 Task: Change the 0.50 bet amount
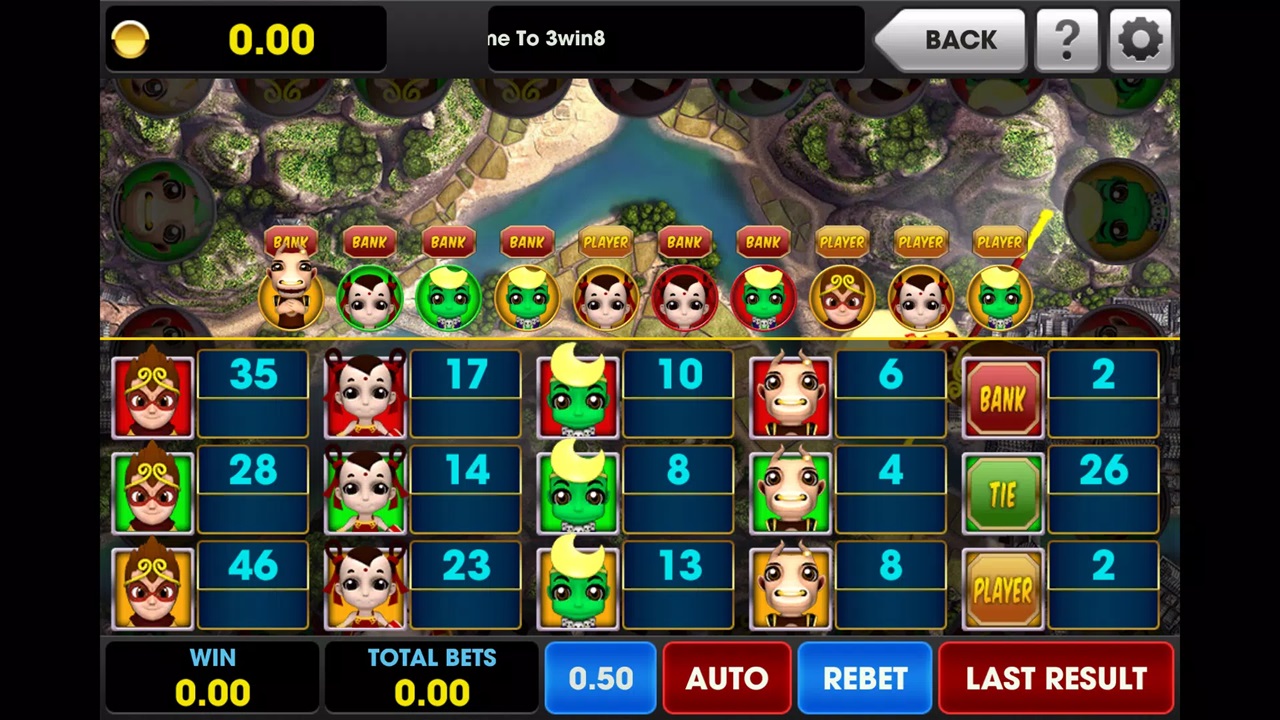pyautogui.click(x=600, y=679)
